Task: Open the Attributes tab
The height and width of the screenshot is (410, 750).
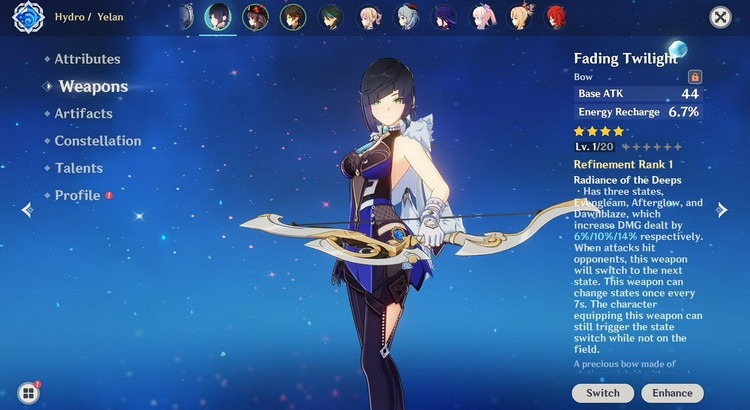Action: (87, 59)
